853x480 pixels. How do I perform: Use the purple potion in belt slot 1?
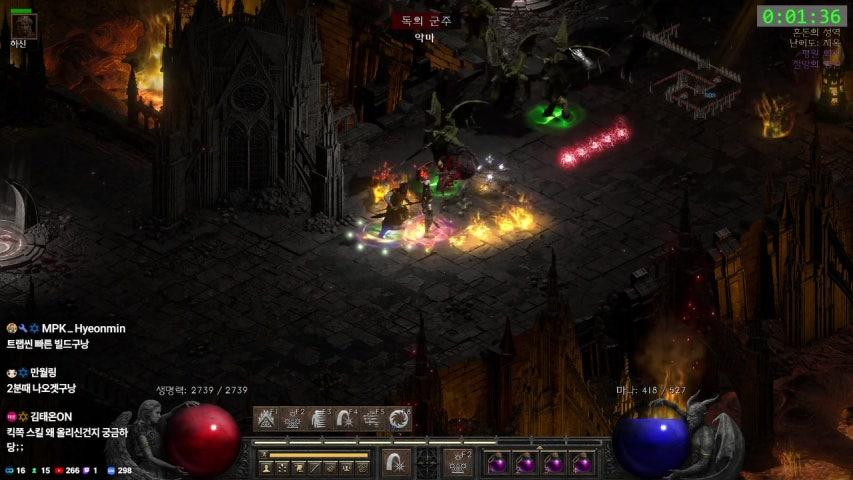coord(497,463)
